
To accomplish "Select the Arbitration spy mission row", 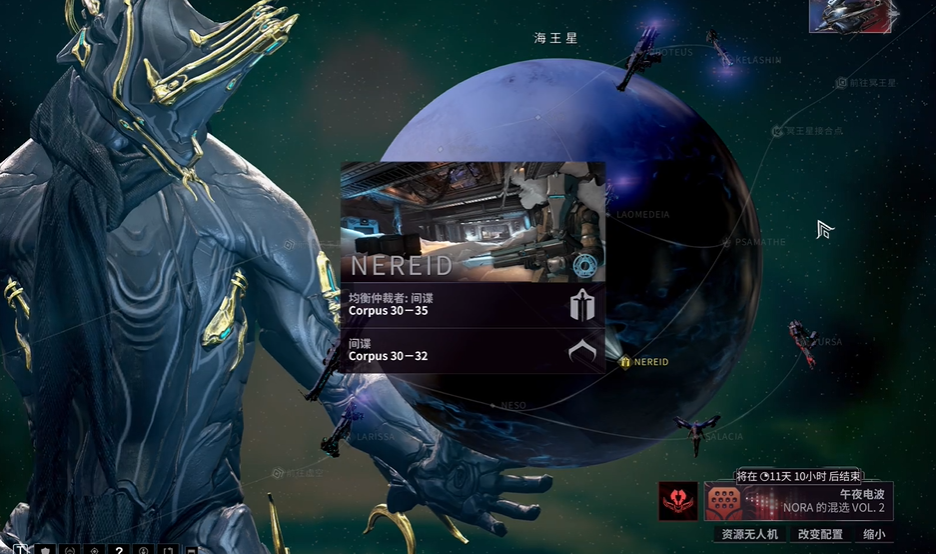I will 472,304.
